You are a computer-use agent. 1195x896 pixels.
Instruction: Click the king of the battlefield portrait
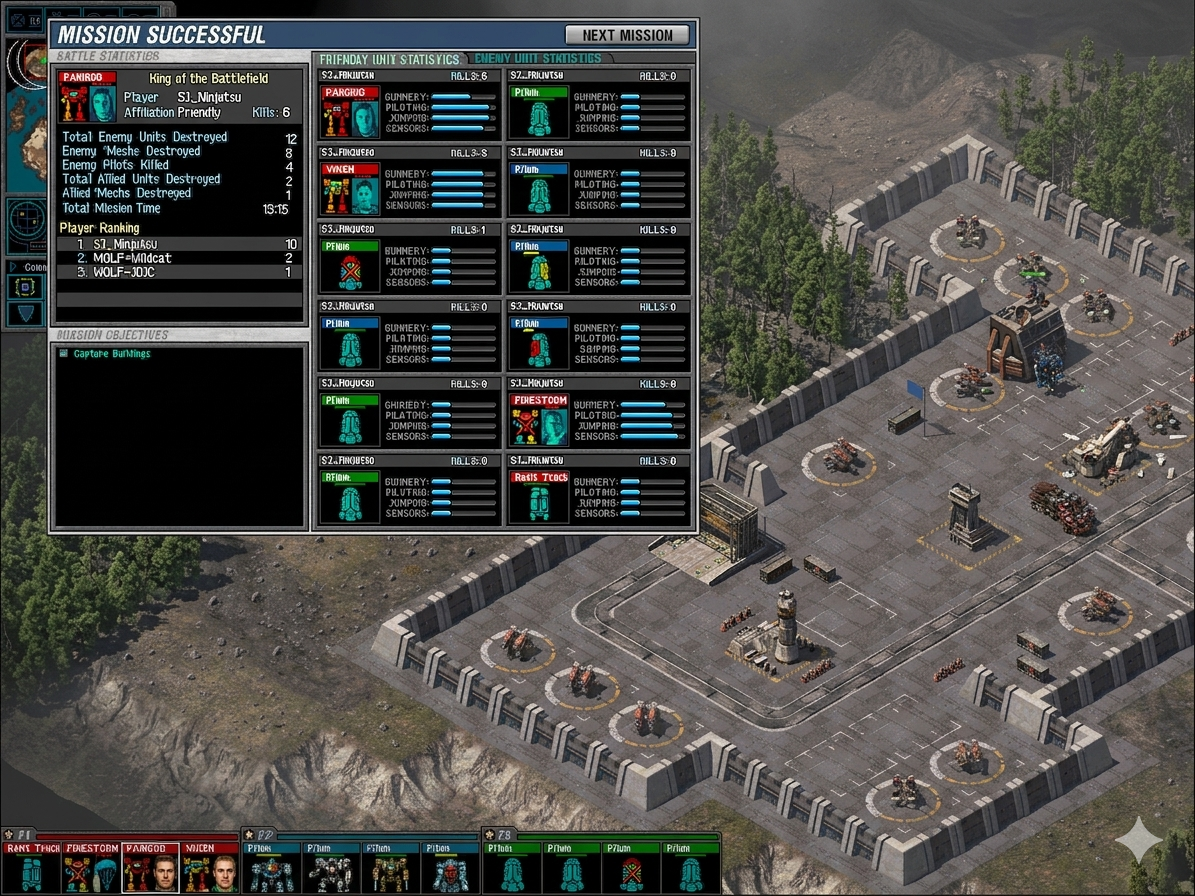pos(88,97)
